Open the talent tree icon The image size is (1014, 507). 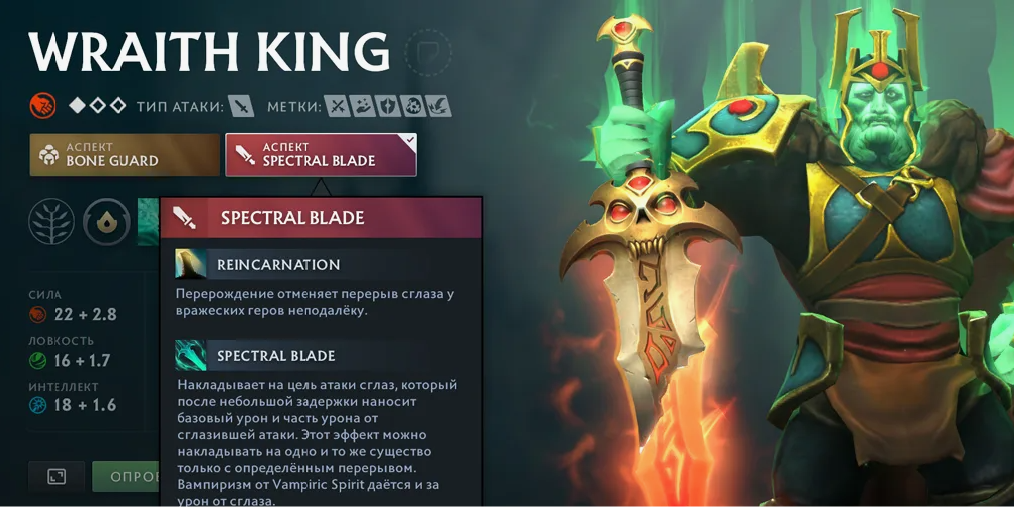pyautogui.click(x=51, y=221)
